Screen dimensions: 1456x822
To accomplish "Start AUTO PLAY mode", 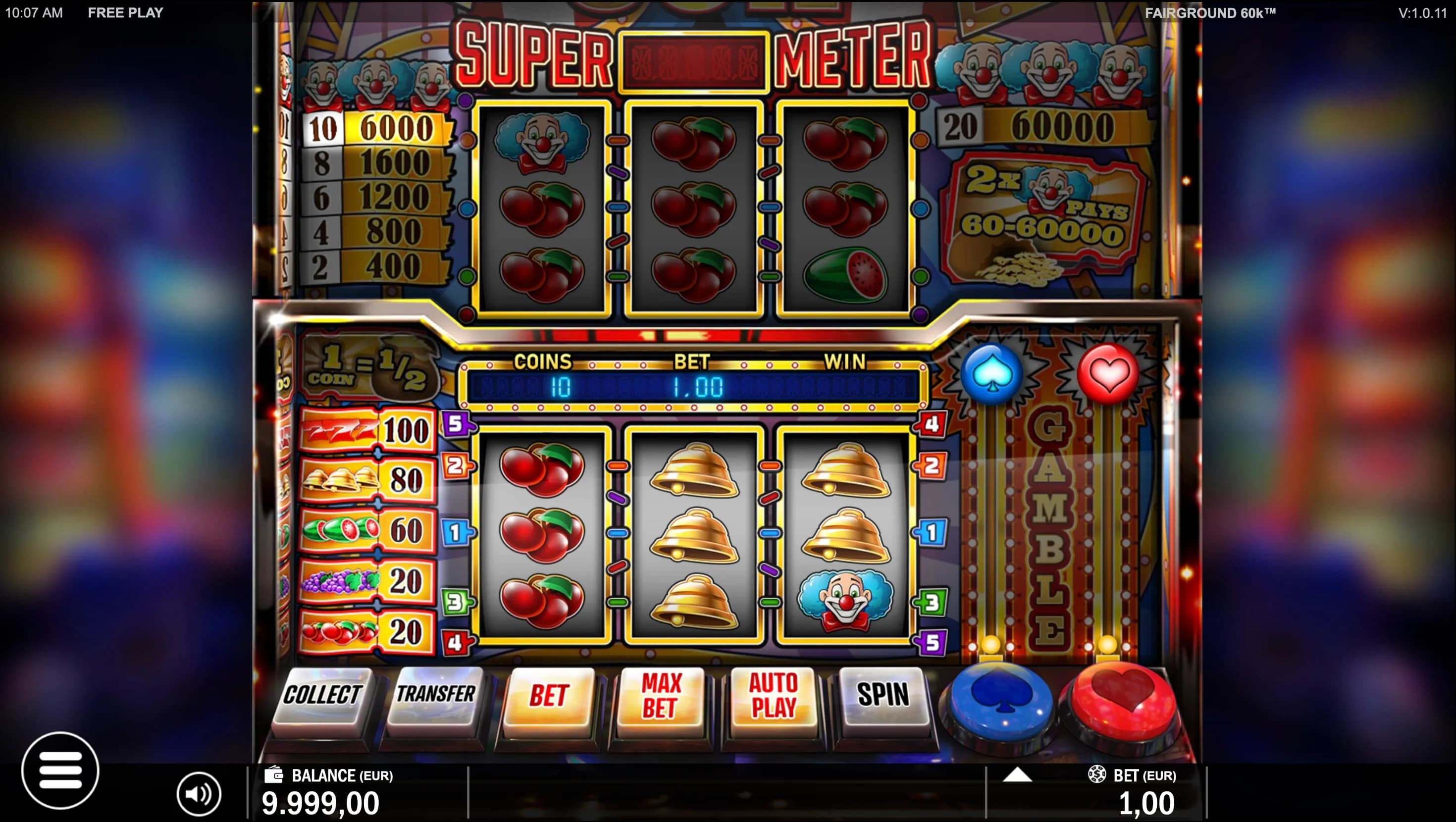I will 773,695.
